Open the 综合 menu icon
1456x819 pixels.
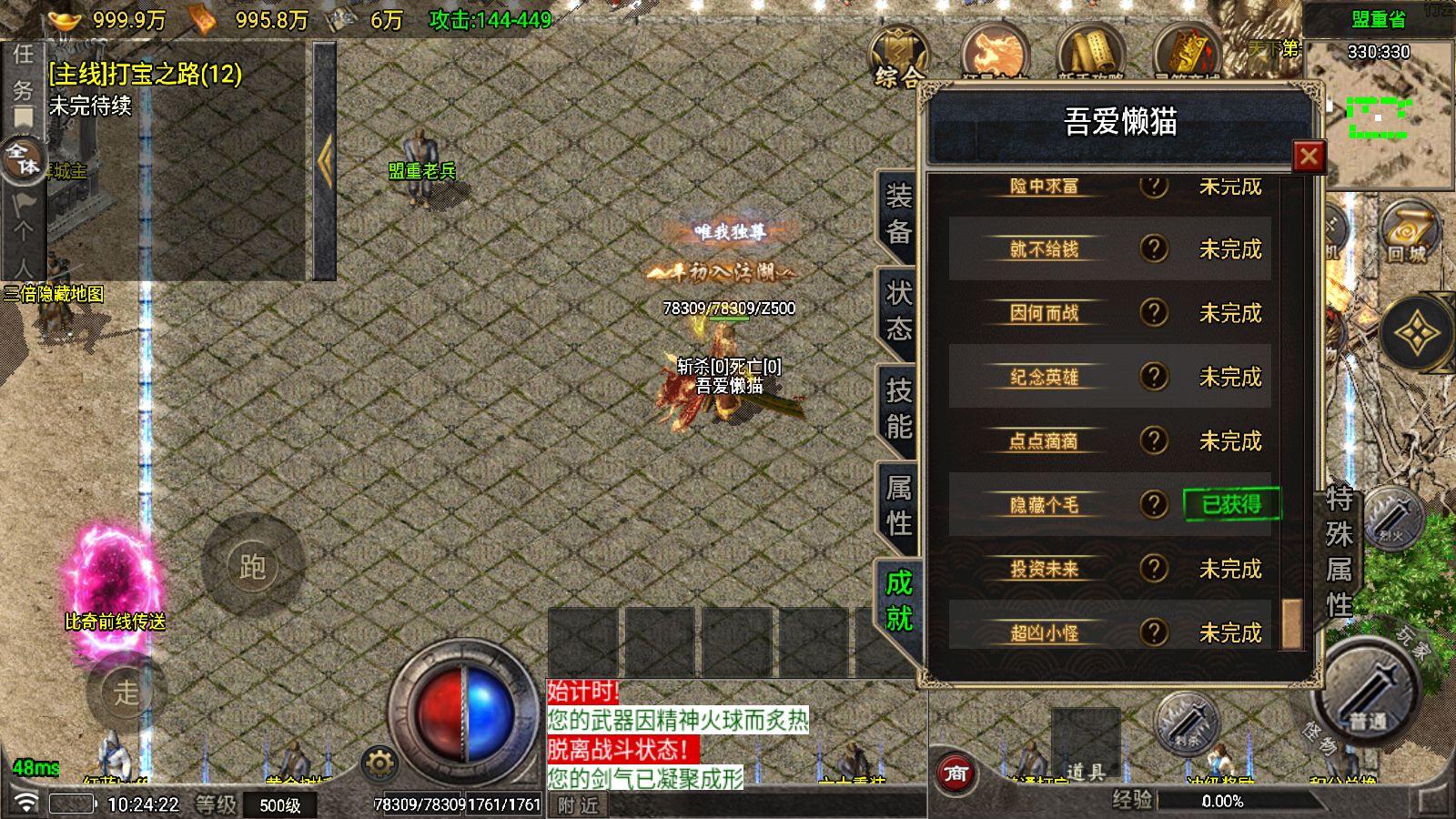[x=899, y=58]
